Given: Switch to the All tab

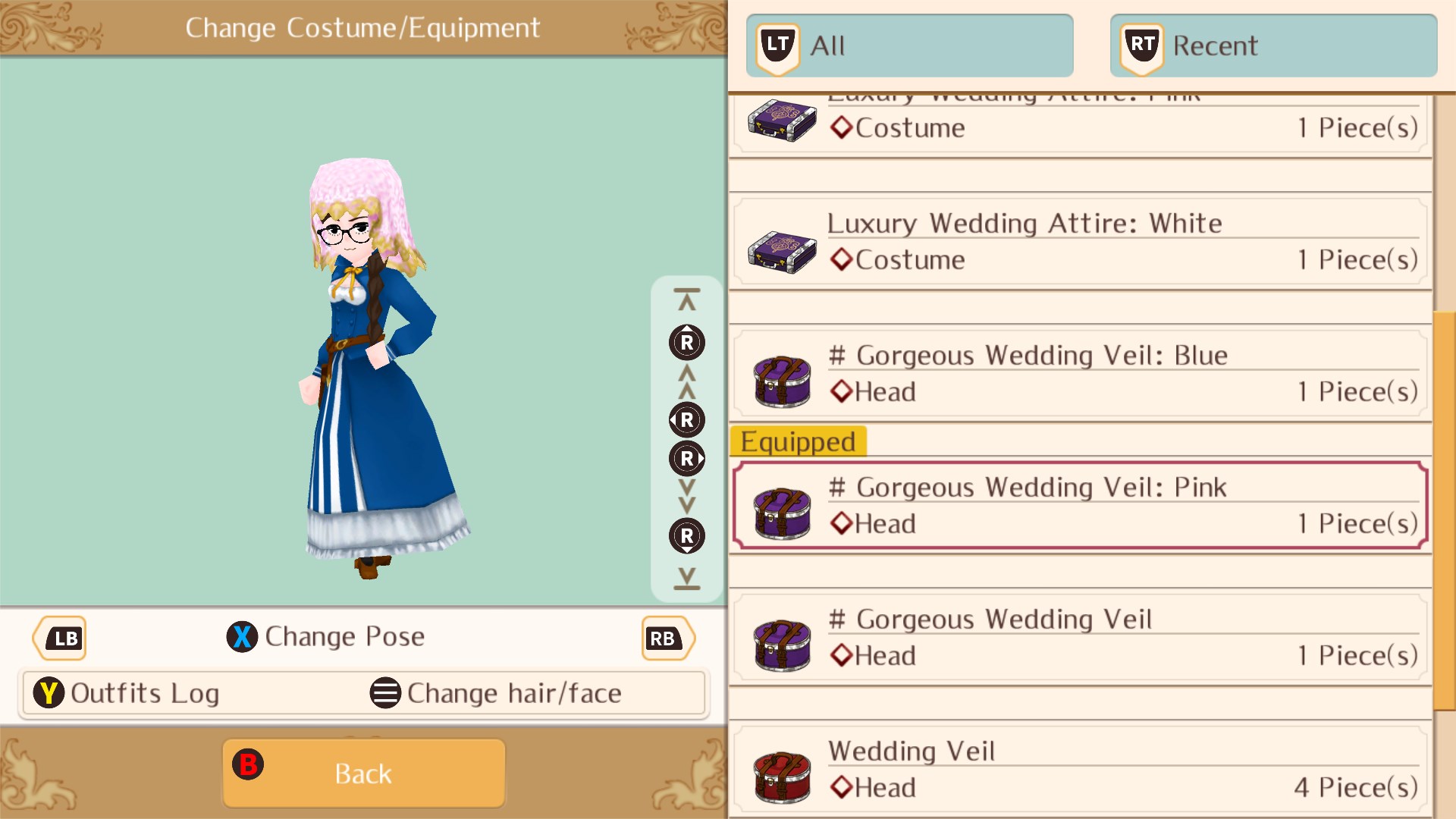Looking at the screenshot, I should 910,45.
